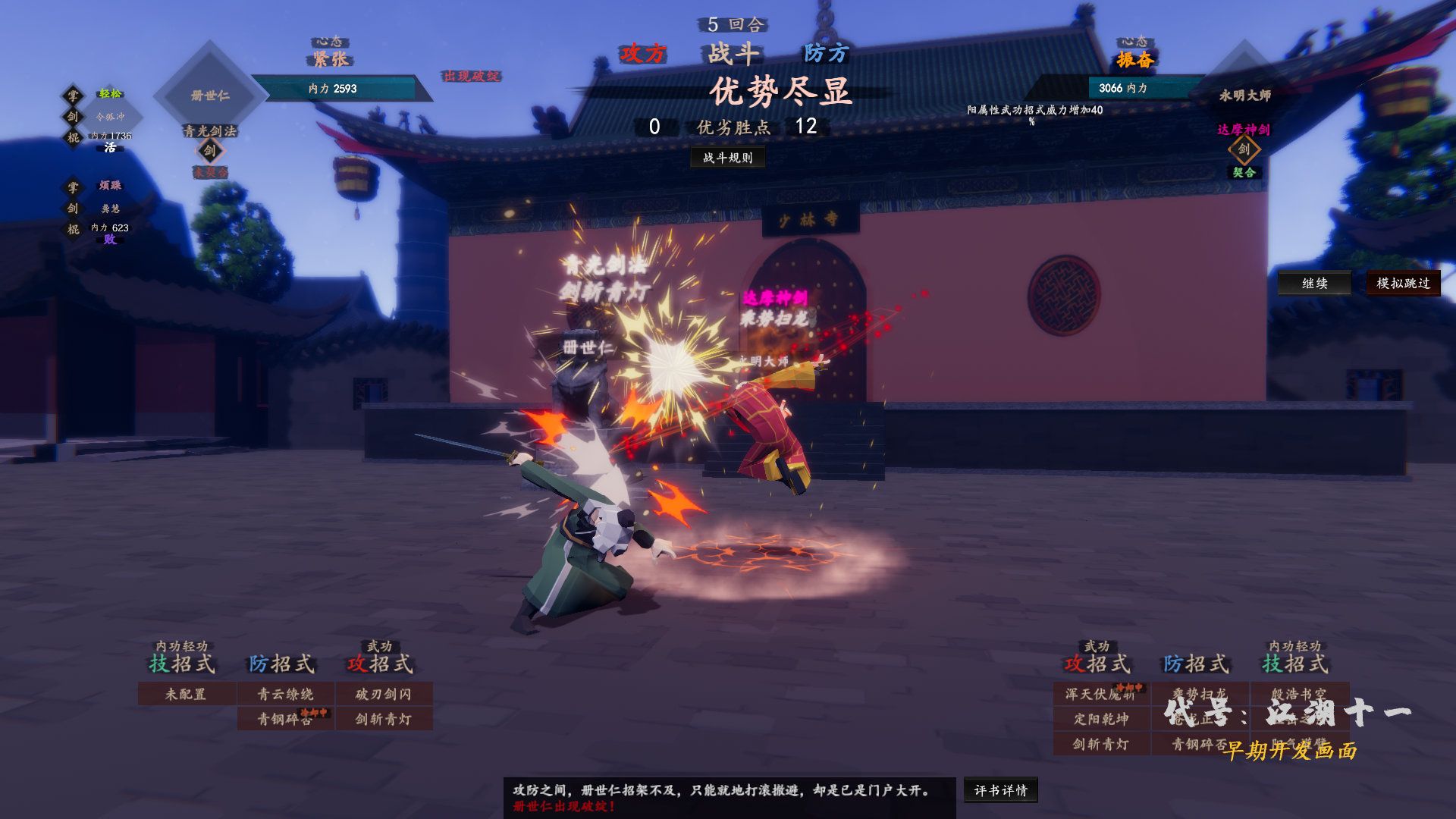Click the 继续 continue button
Screen dimensions: 1456x819
tap(1314, 283)
